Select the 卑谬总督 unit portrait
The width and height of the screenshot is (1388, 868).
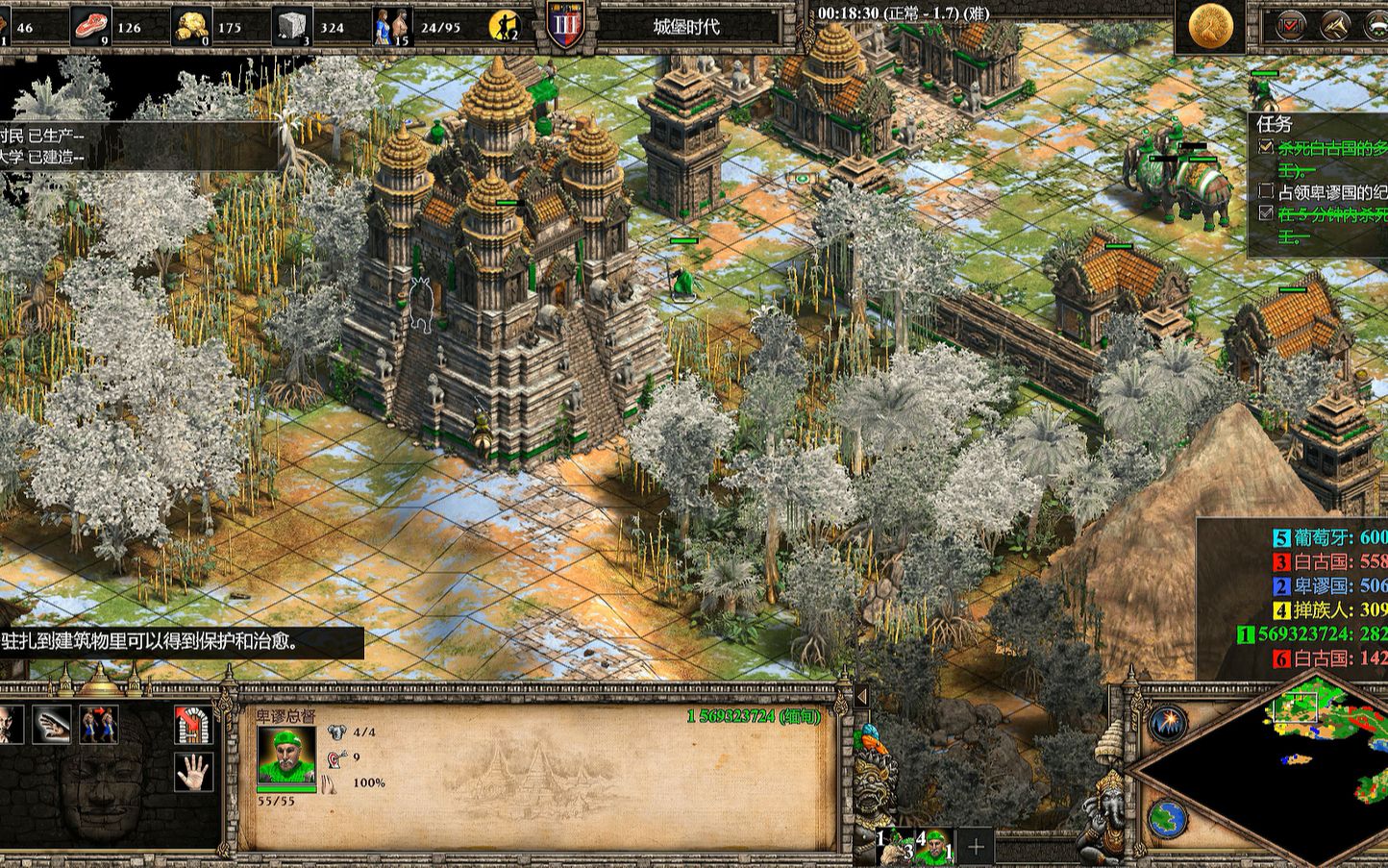tap(286, 756)
